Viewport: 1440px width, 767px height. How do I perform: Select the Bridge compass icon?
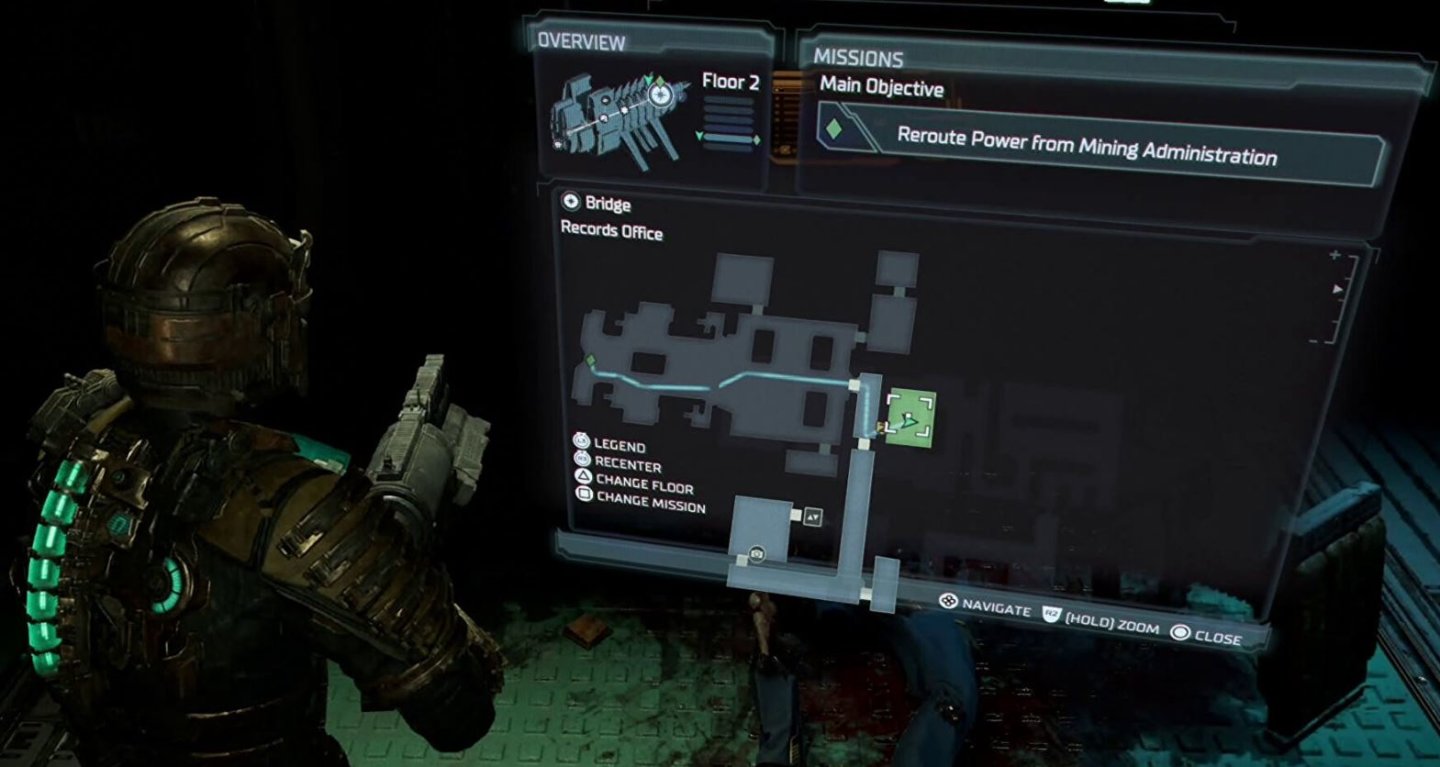click(x=573, y=204)
